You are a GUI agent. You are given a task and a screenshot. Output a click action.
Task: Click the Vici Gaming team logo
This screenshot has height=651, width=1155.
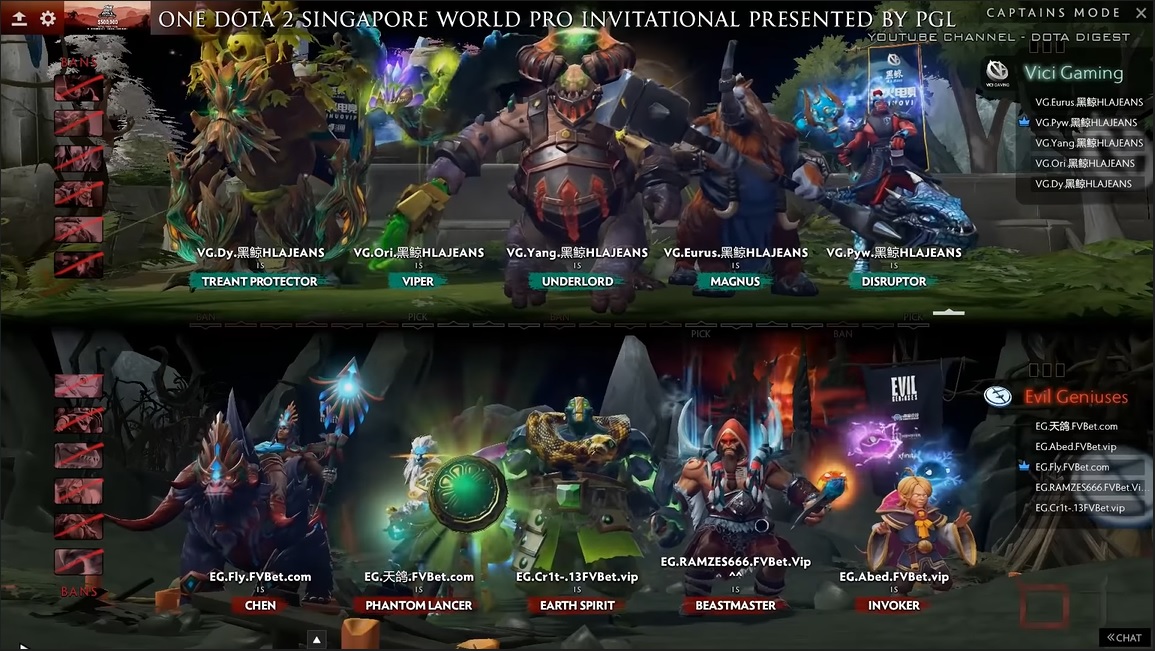(997, 72)
